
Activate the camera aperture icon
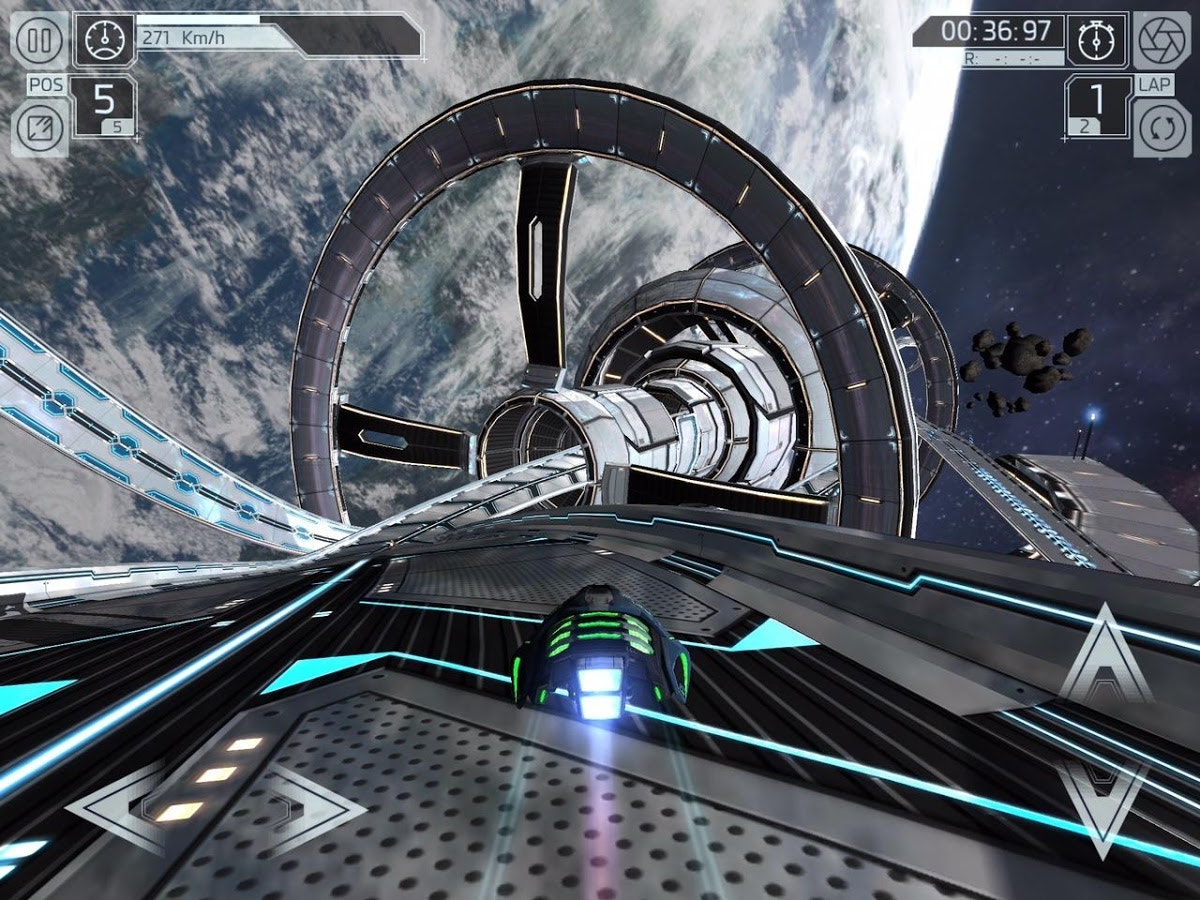click(x=1163, y=41)
